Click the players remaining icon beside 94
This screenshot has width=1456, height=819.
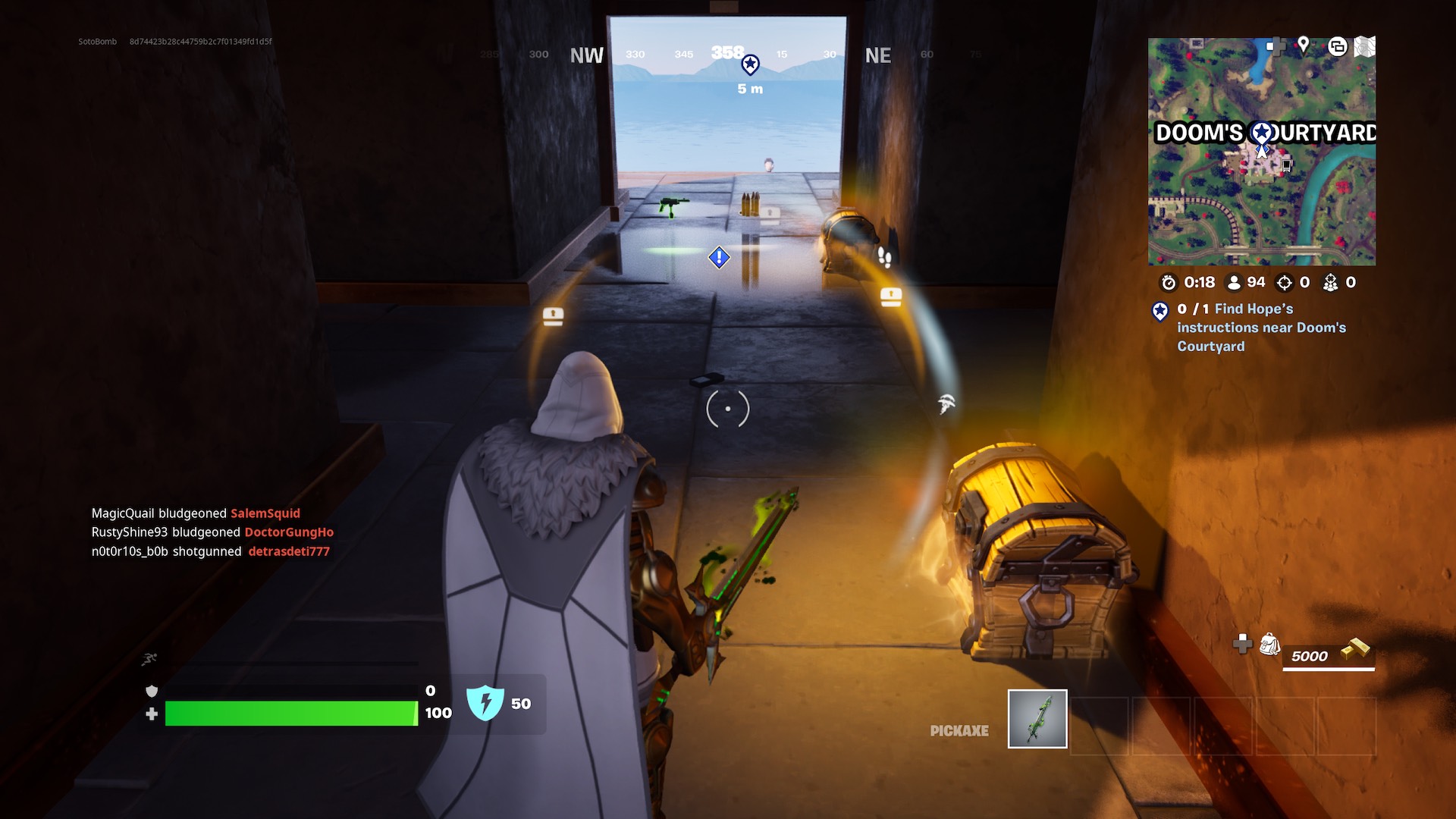1235,282
